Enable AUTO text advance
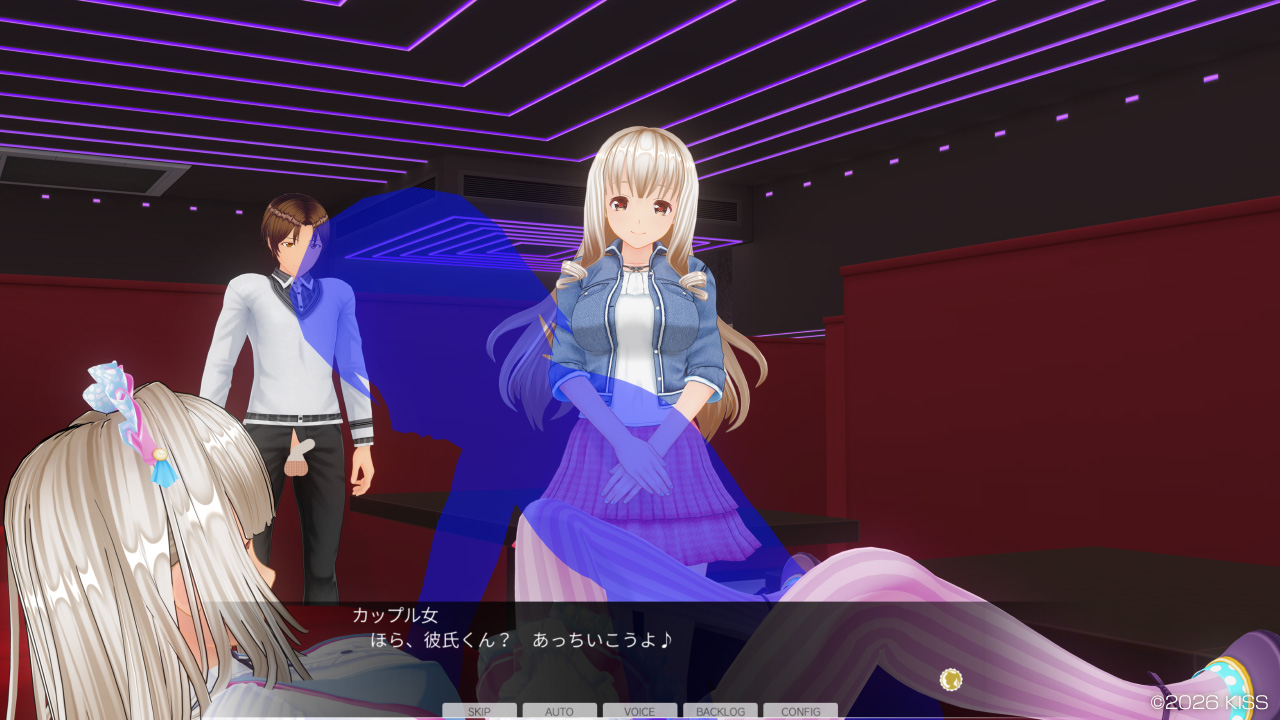The width and height of the screenshot is (1280, 720). click(559, 711)
